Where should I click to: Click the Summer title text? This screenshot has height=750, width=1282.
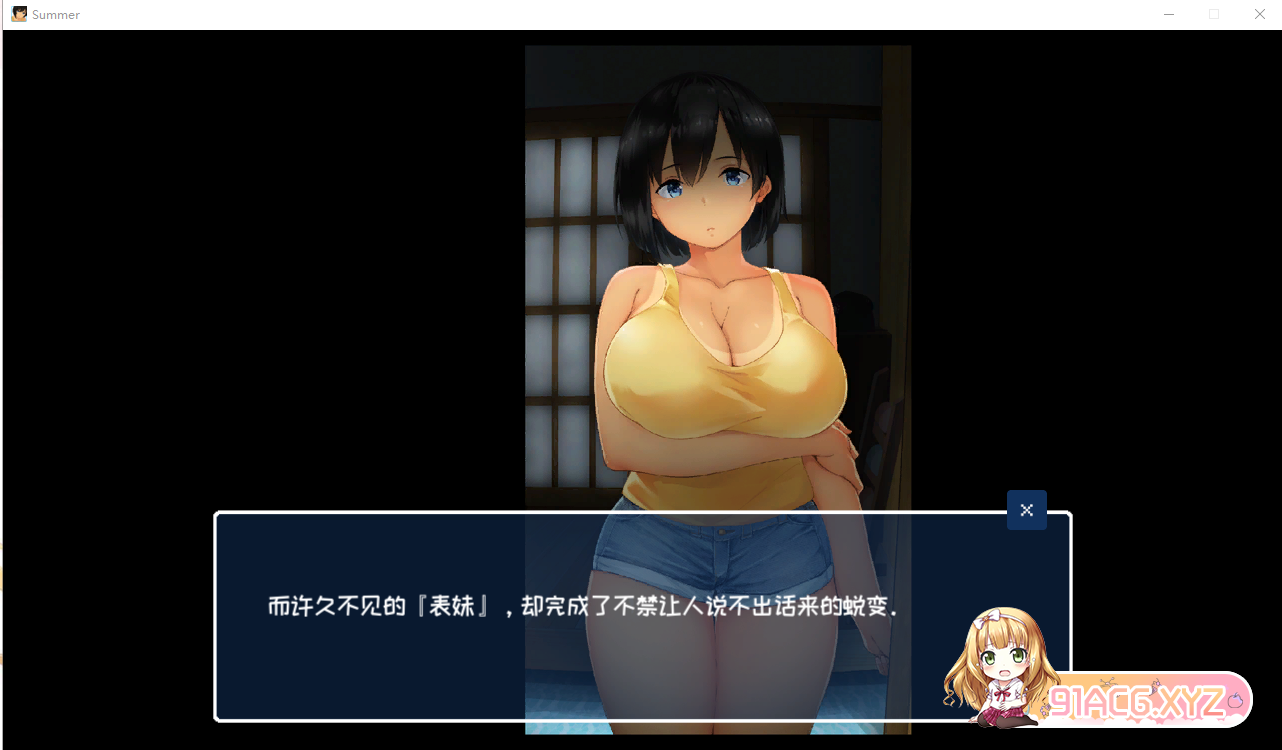(x=55, y=14)
